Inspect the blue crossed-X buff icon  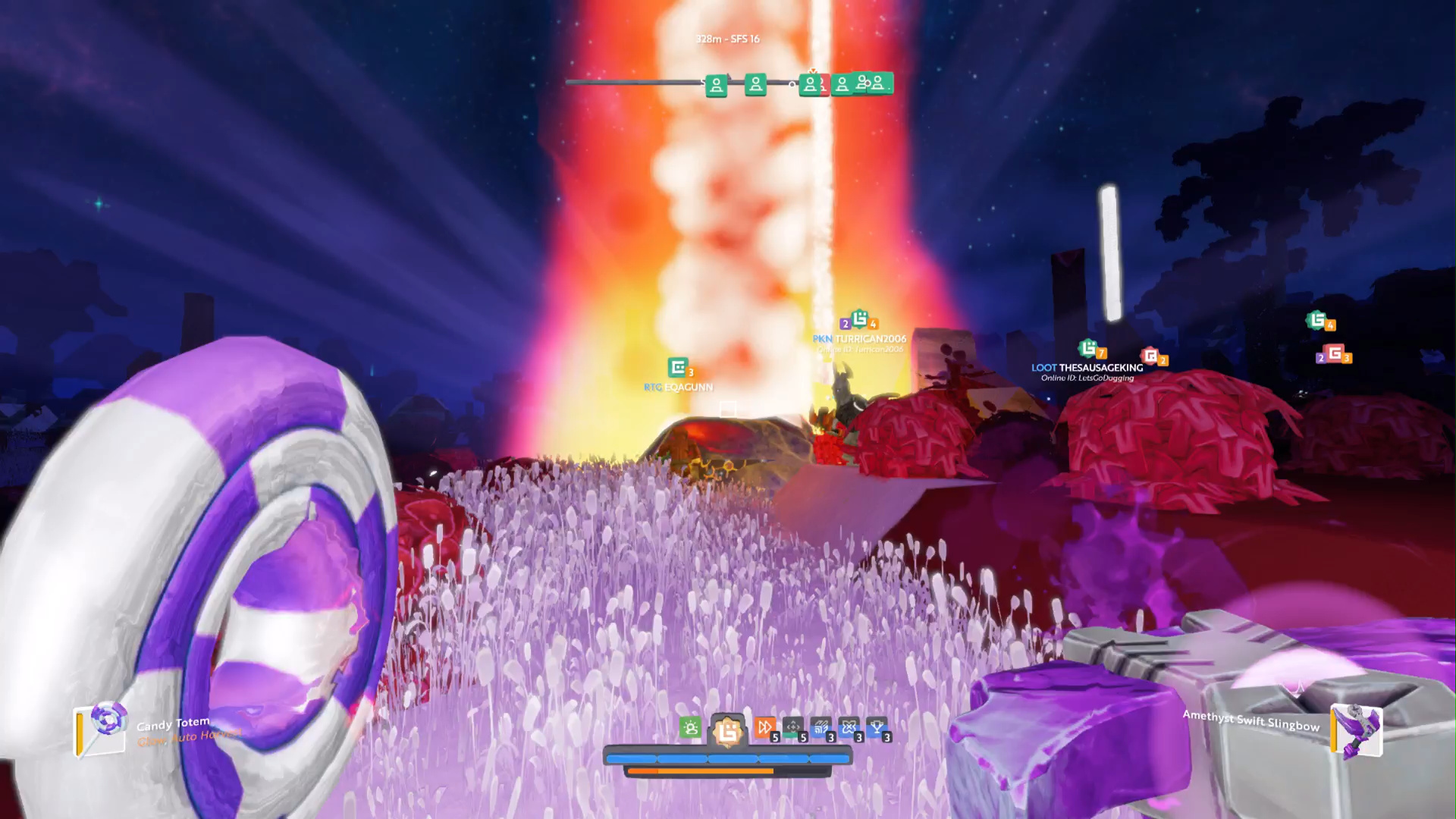[849, 729]
